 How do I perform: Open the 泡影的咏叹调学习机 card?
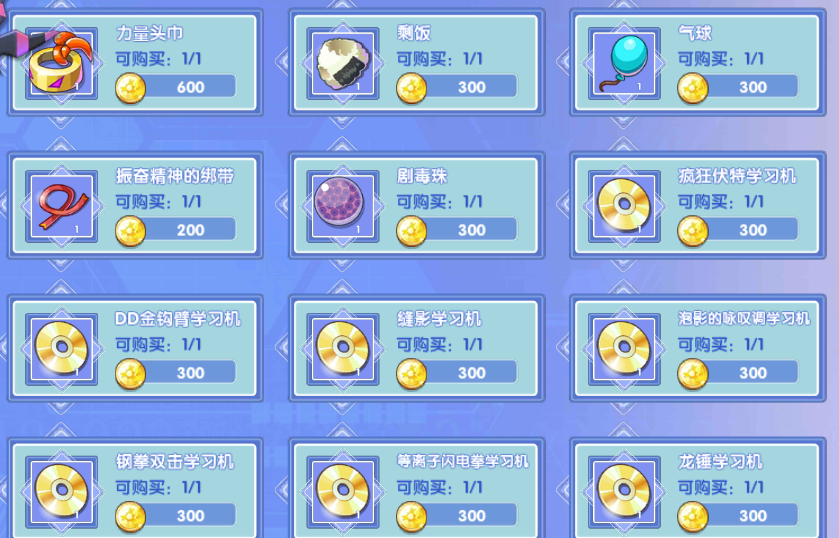pyautogui.click(x=697, y=348)
